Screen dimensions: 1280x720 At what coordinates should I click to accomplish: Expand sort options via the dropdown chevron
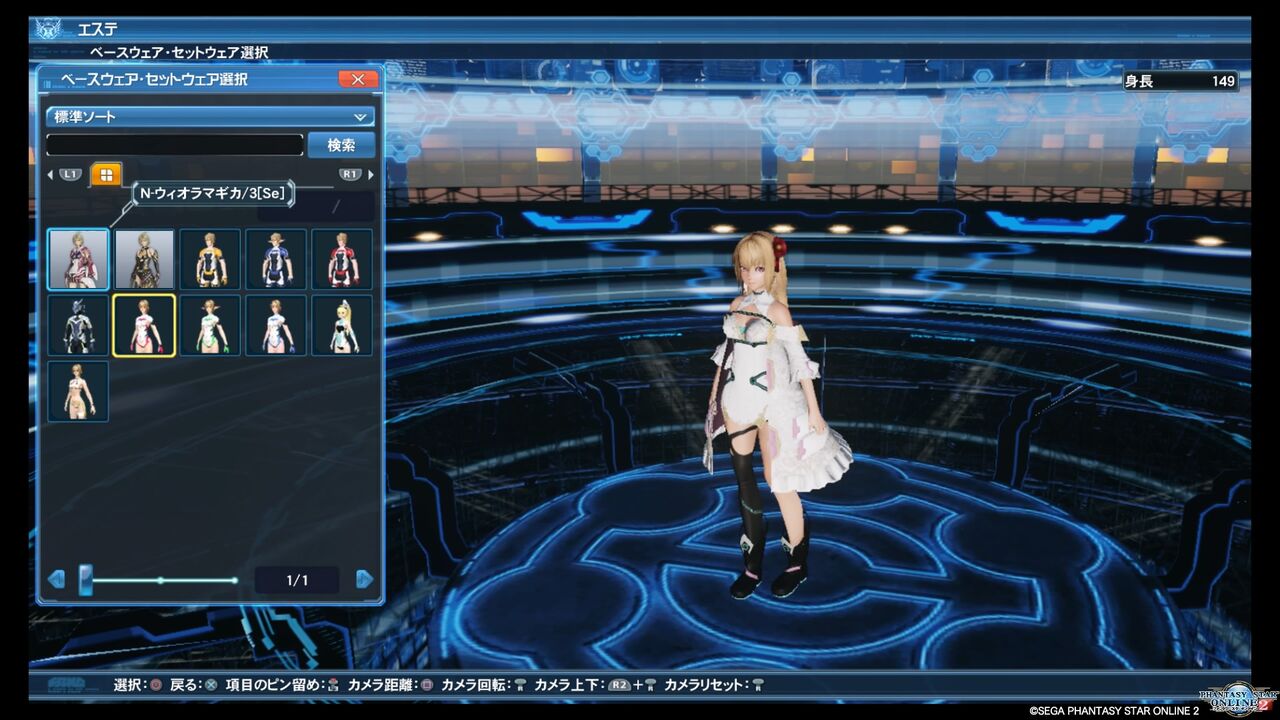(x=360, y=115)
